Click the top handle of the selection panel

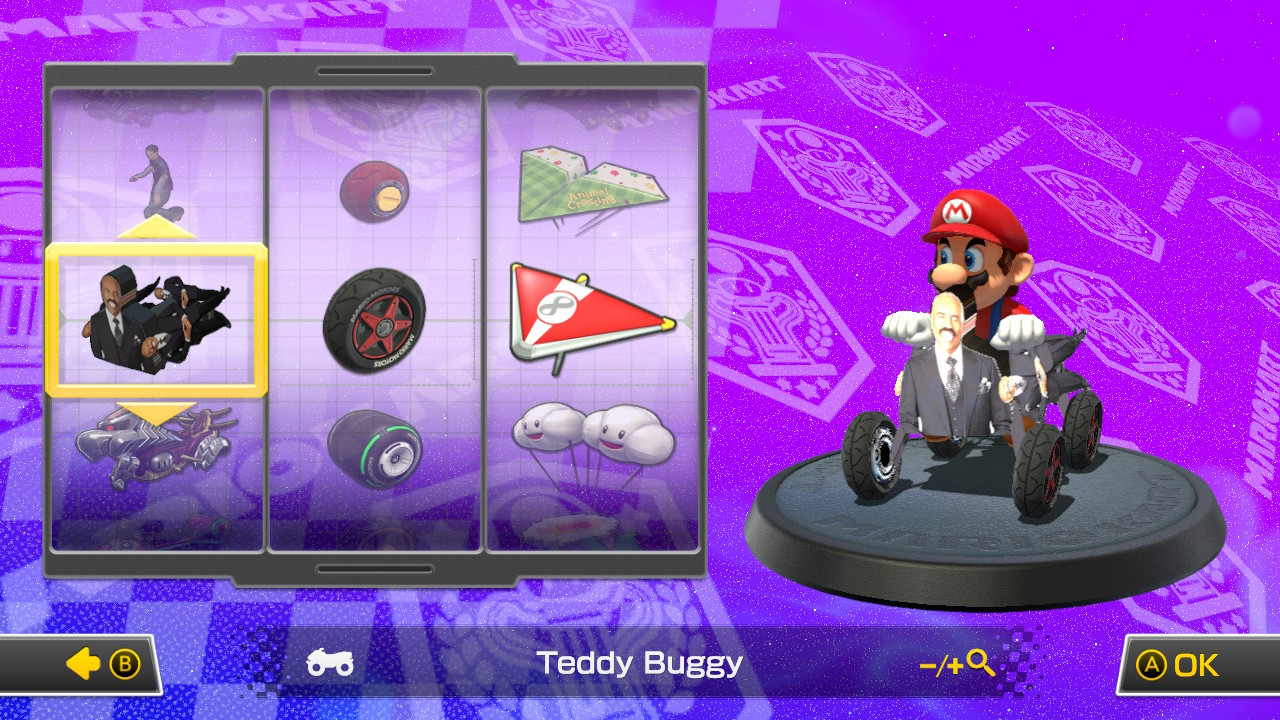pyautogui.click(x=374, y=71)
